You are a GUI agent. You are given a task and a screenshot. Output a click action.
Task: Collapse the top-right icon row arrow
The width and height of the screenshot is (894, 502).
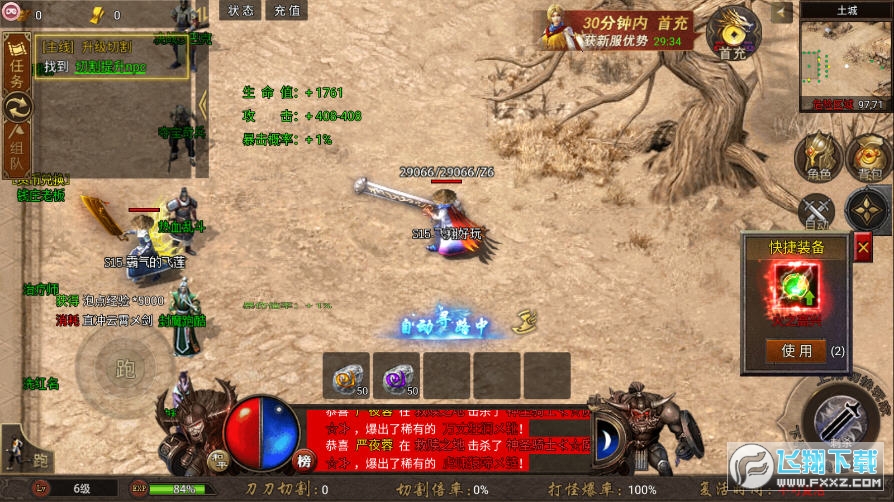[x=781, y=12]
